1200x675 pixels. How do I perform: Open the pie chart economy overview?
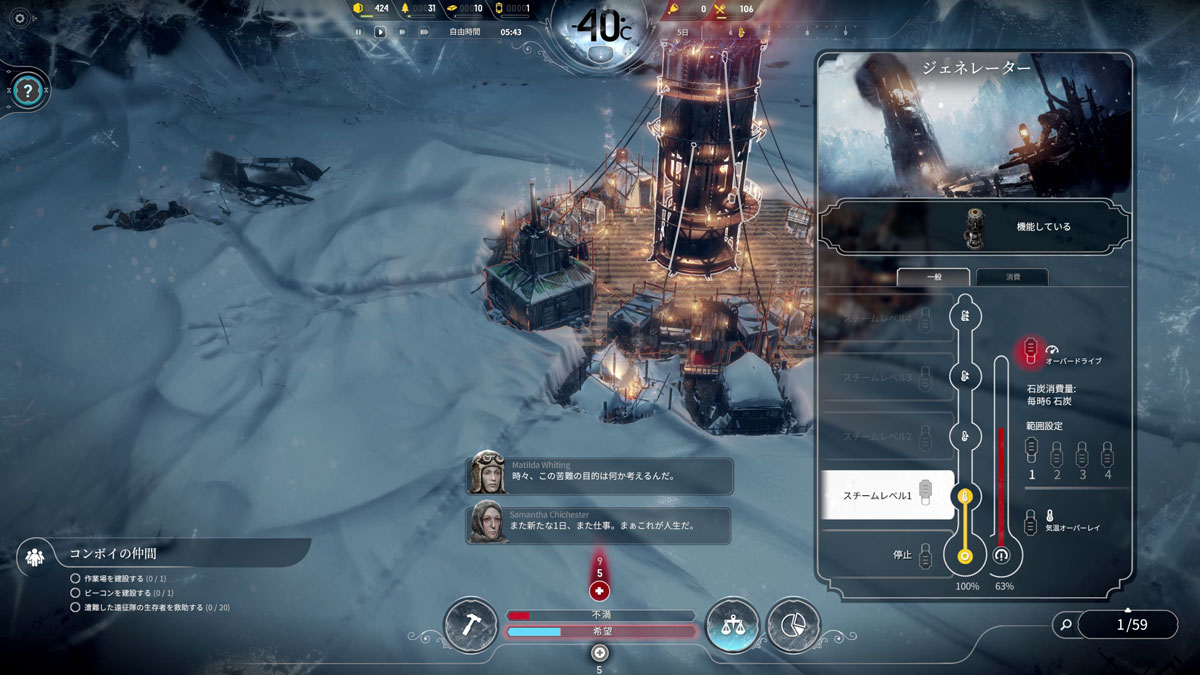(793, 626)
